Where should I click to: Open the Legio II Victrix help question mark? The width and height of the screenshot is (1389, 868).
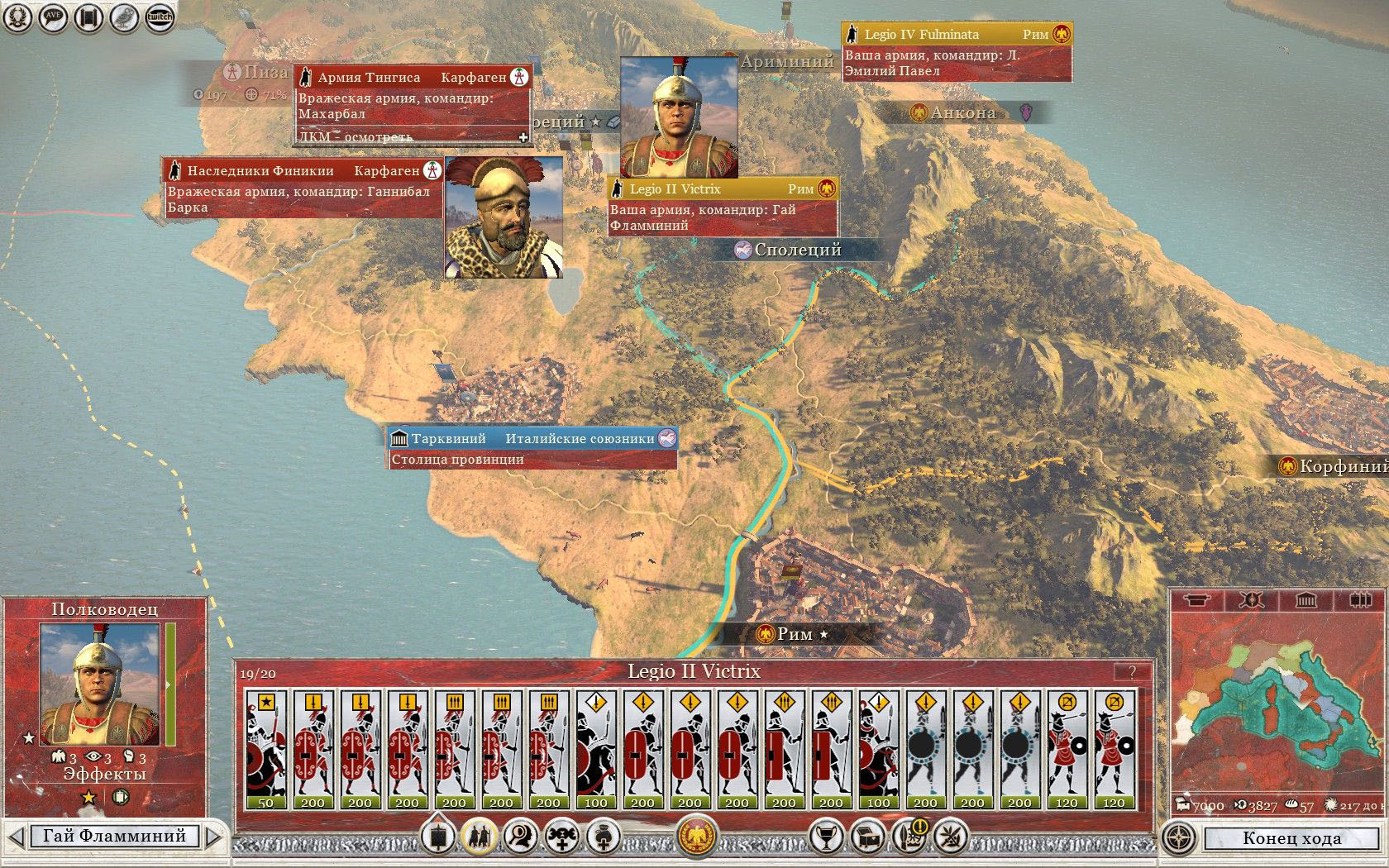[x=1132, y=672]
